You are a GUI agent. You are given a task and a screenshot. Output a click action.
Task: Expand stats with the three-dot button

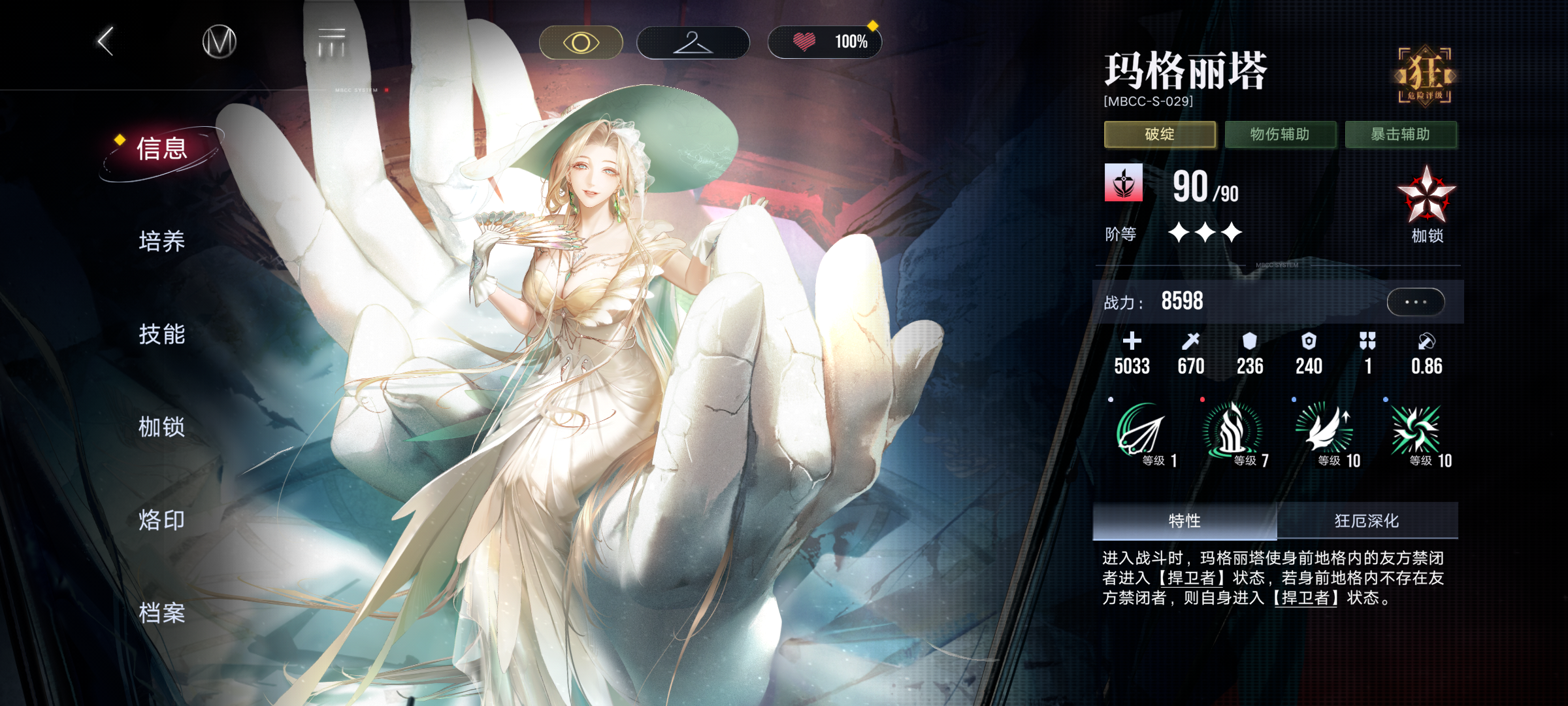tap(1415, 302)
